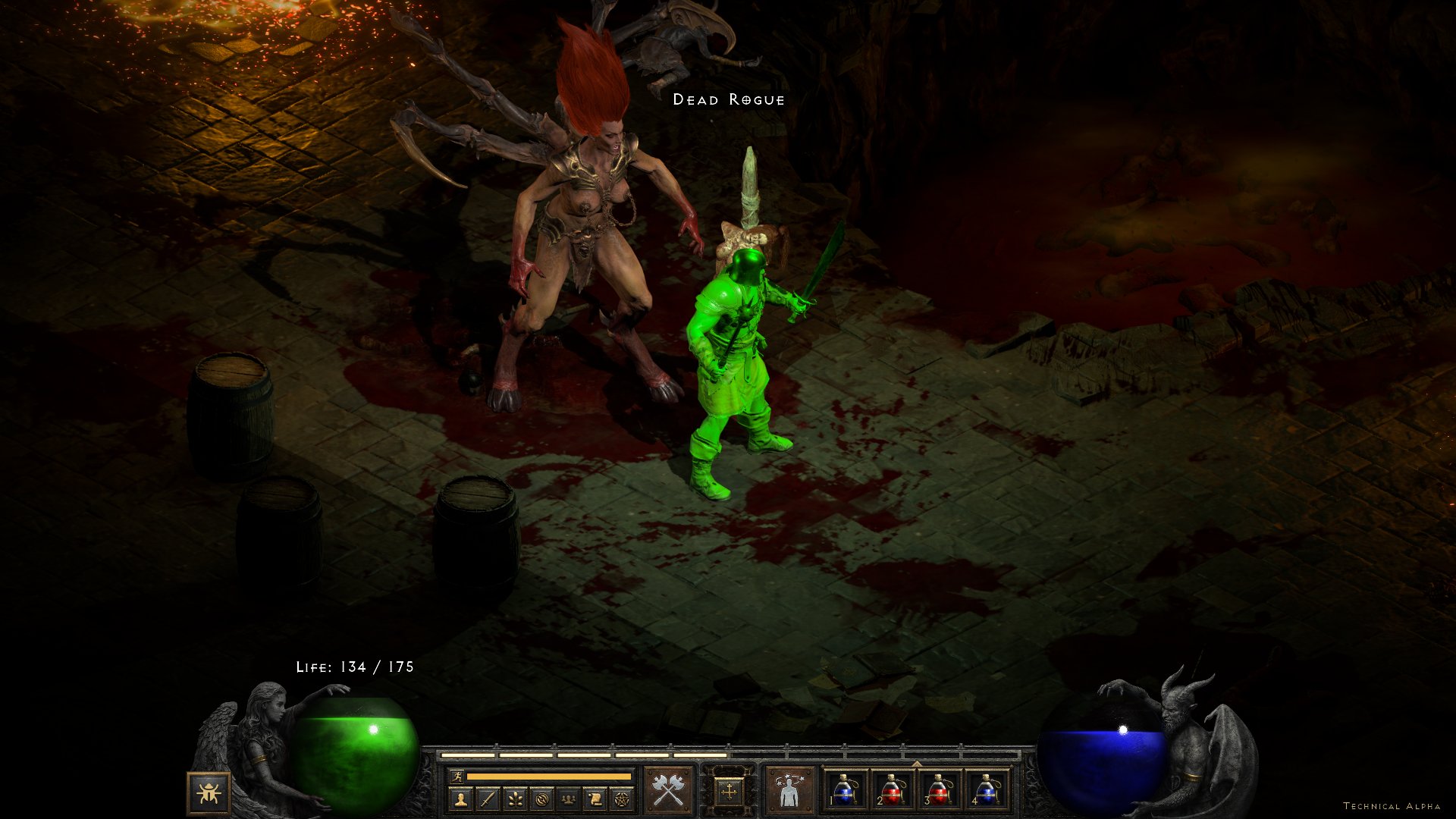
Task: Open the character sheet bust icon
Action: tap(461, 799)
